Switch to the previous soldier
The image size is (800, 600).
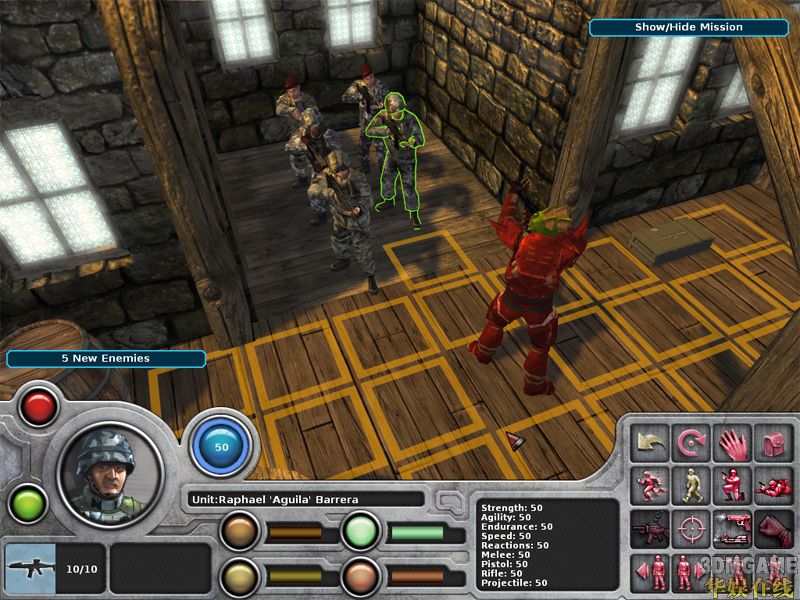650,572
